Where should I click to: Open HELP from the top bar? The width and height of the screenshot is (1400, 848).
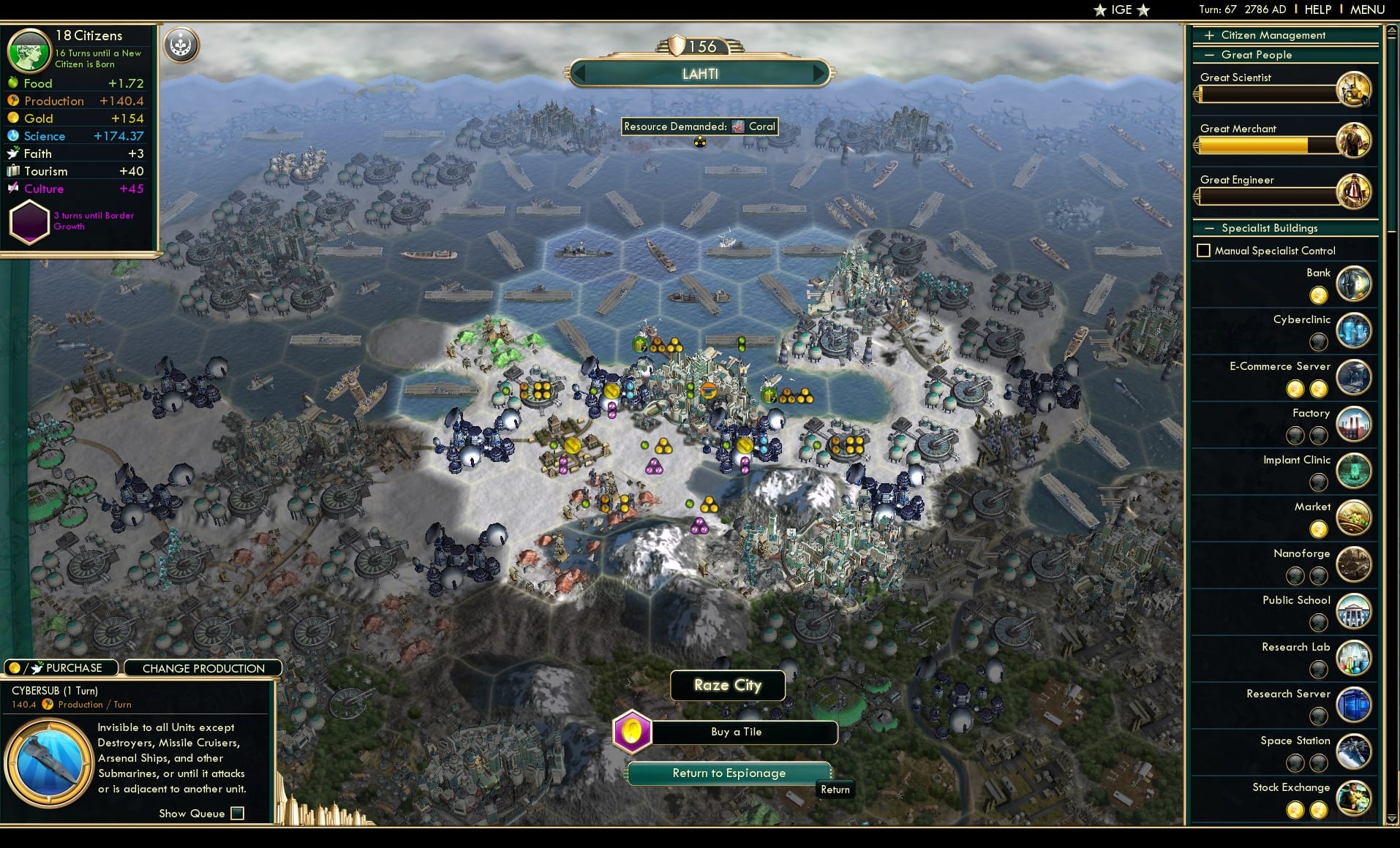(x=1317, y=10)
